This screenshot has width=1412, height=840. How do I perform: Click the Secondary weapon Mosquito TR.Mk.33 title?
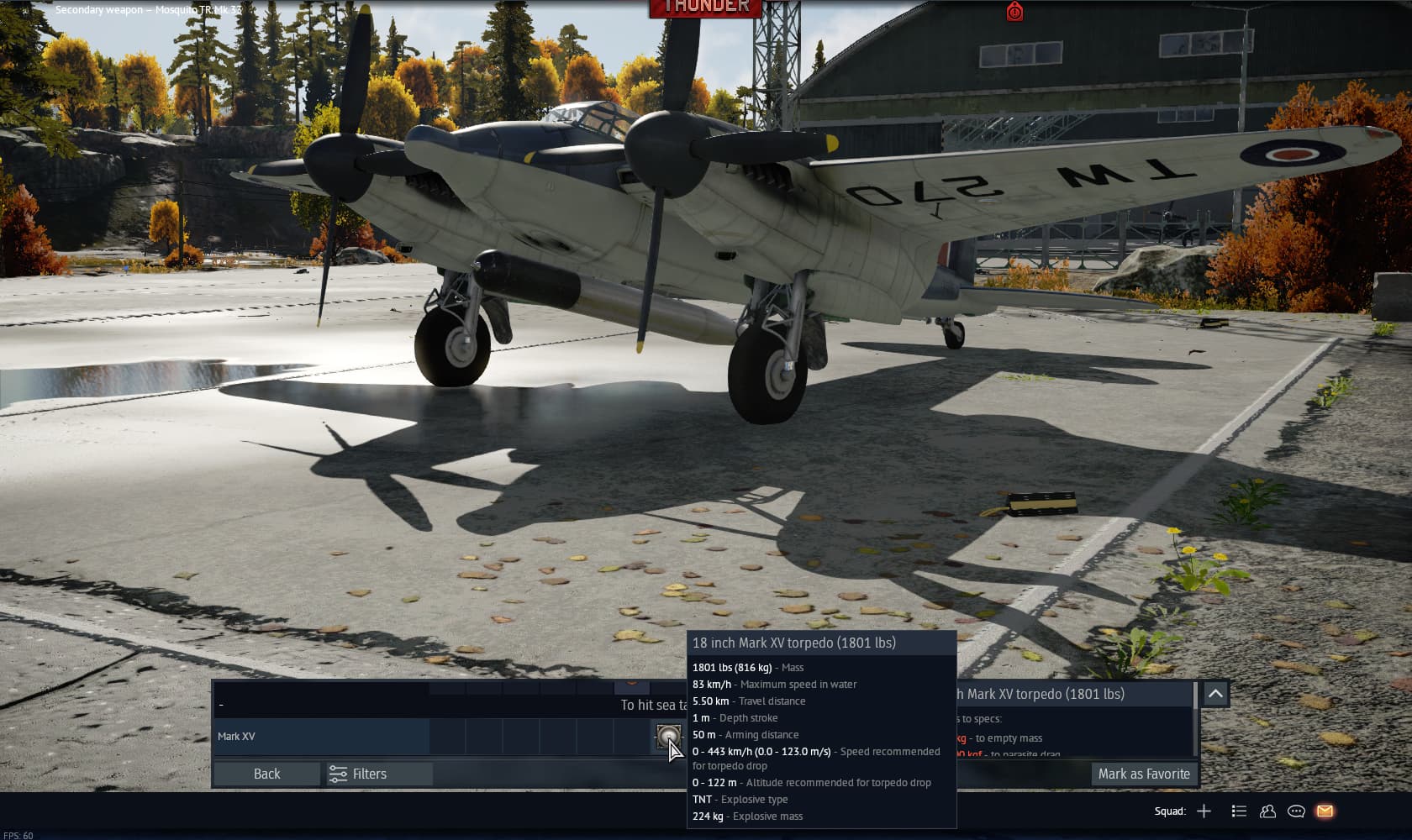145,9
